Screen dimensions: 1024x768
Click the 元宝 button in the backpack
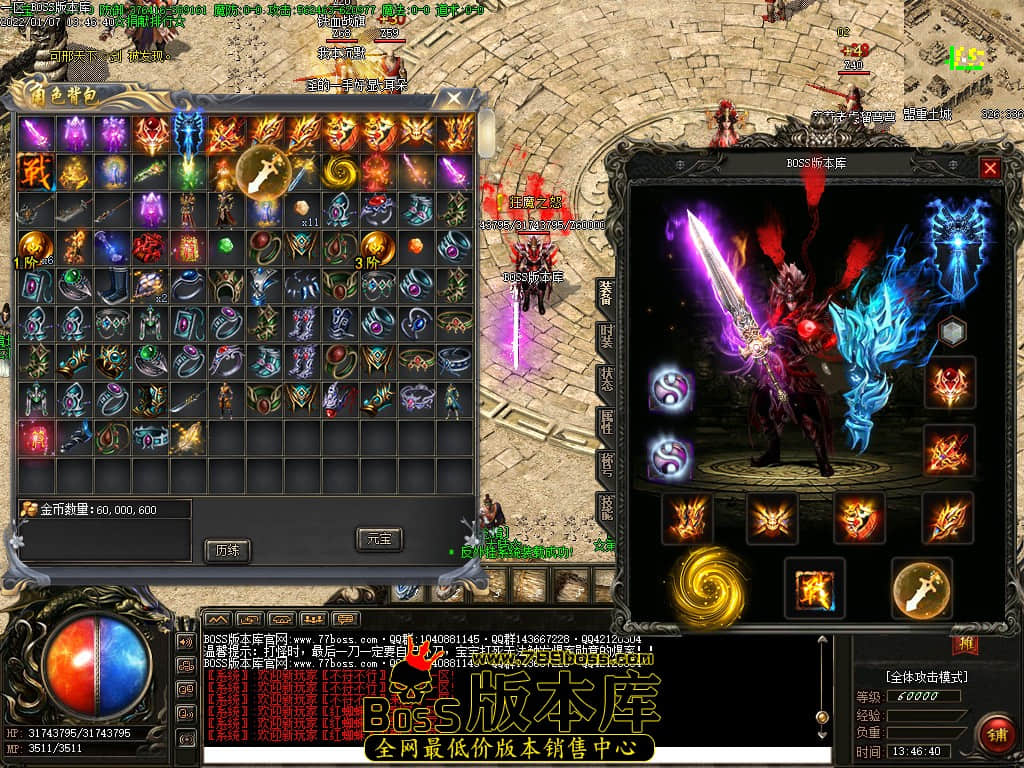(379, 539)
